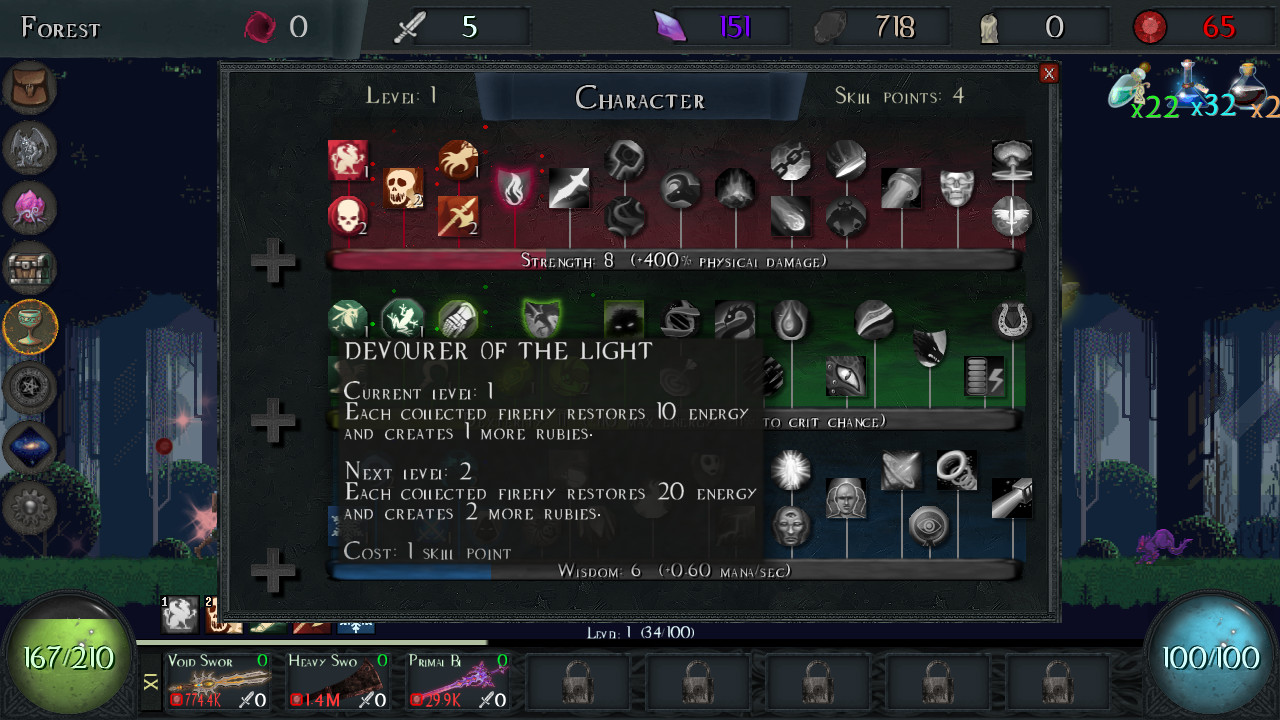Select the gargoyle statue sidebar icon

point(29,147)
